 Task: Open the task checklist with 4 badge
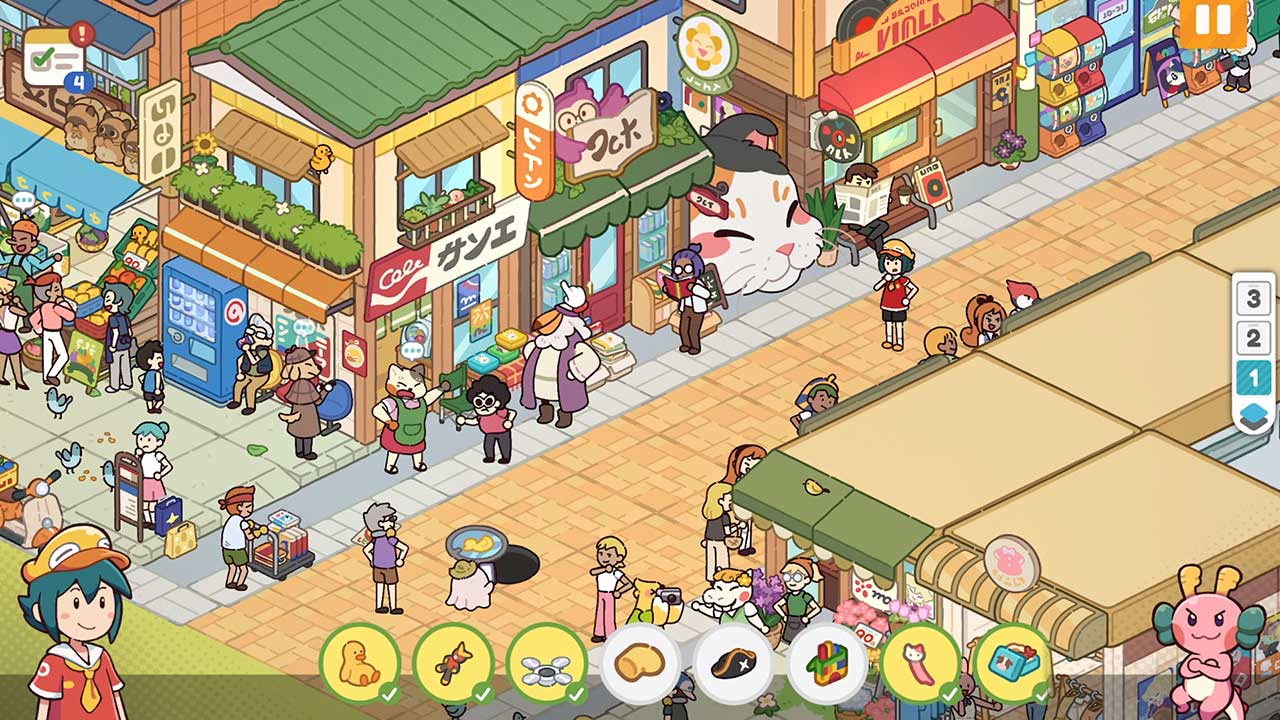coord(56,58)
